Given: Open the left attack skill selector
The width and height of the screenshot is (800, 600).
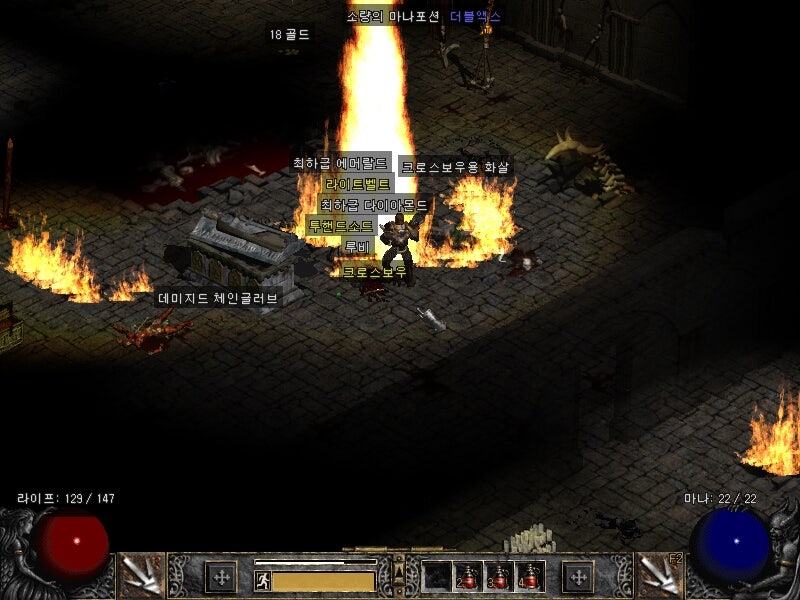Looking at the screenshot, I should (140, 574).
